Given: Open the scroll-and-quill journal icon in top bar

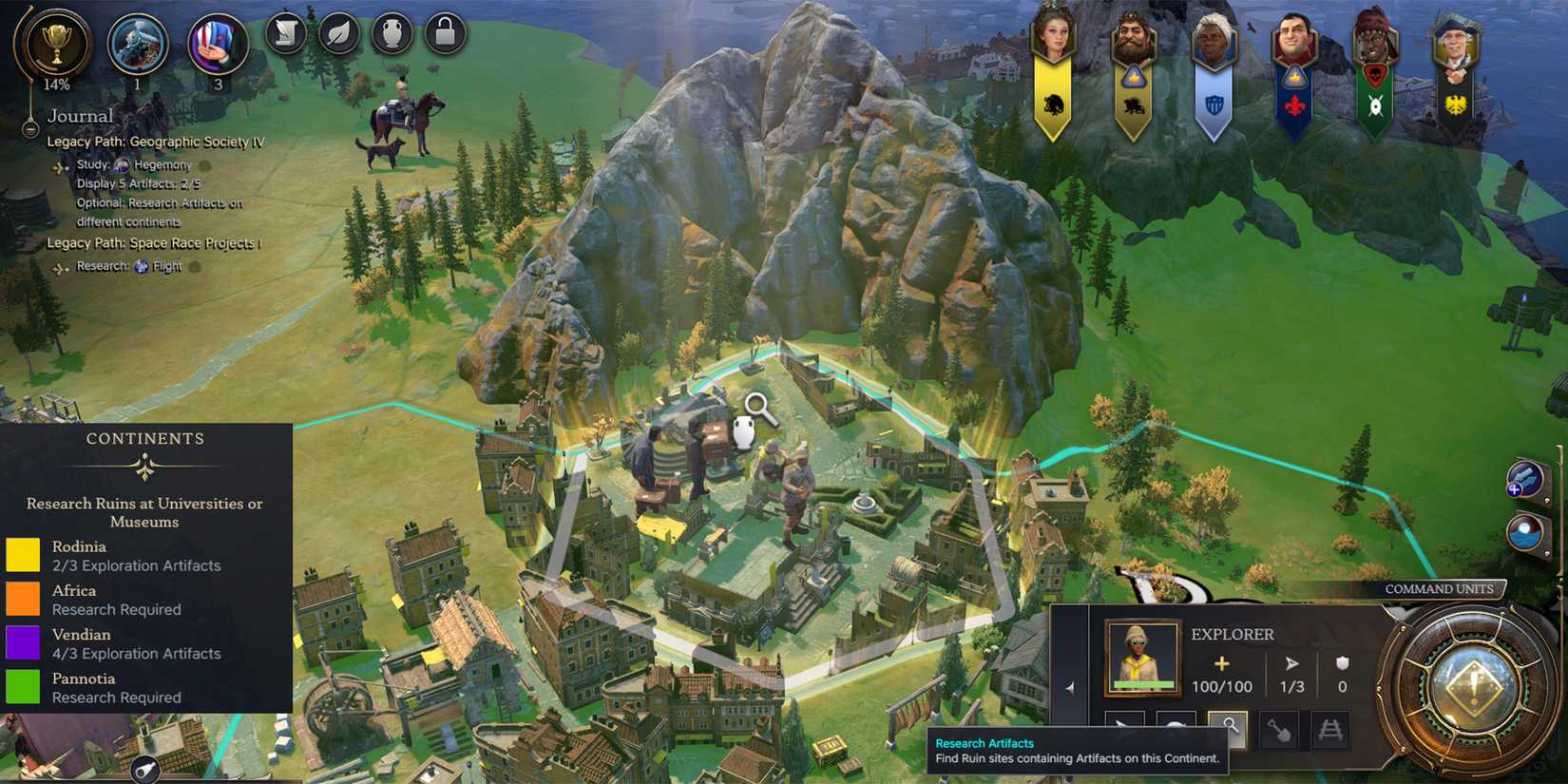Looking at the screenshot, I should [285, 35].
